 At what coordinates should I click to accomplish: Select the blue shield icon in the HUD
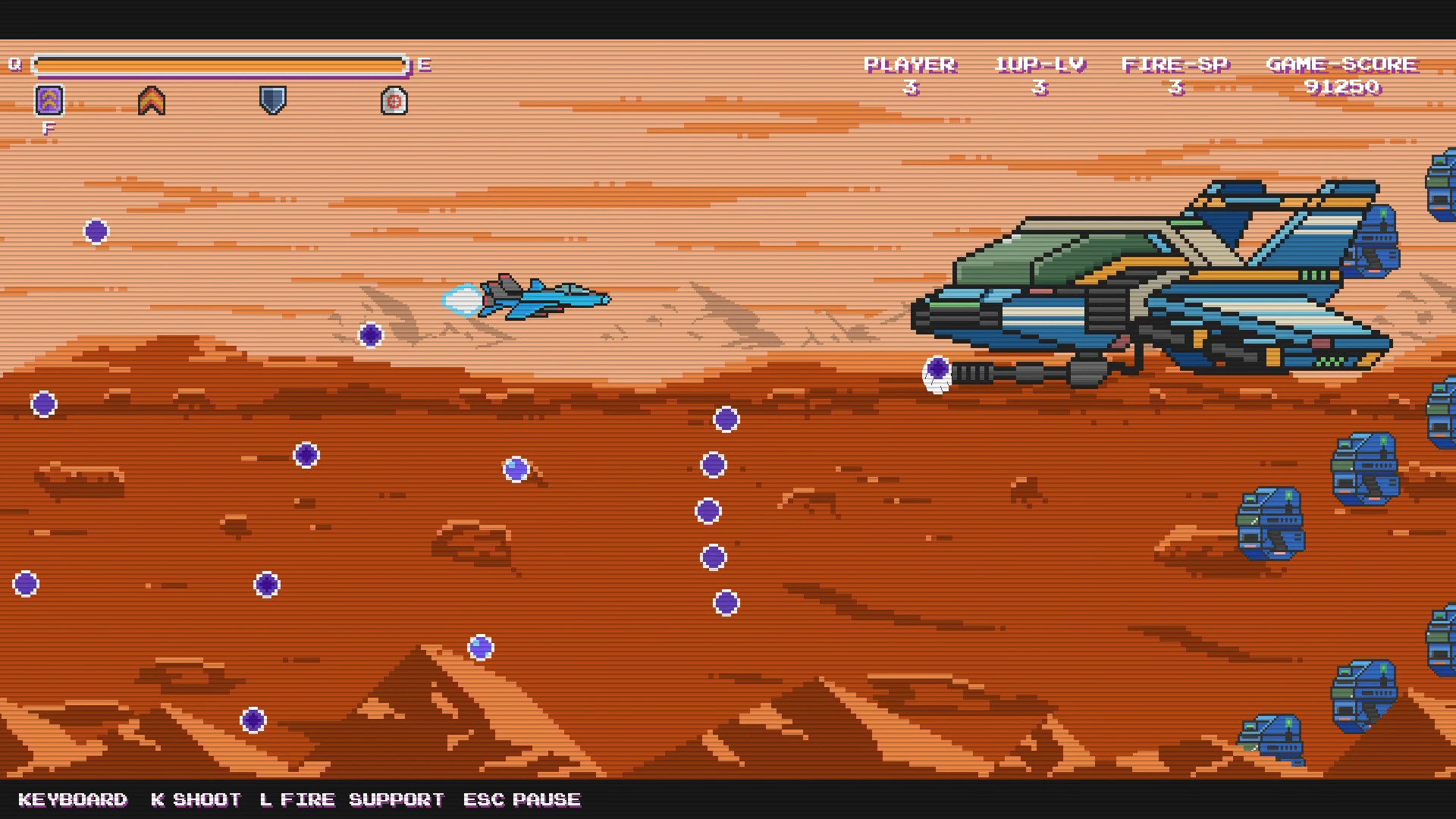271,99
